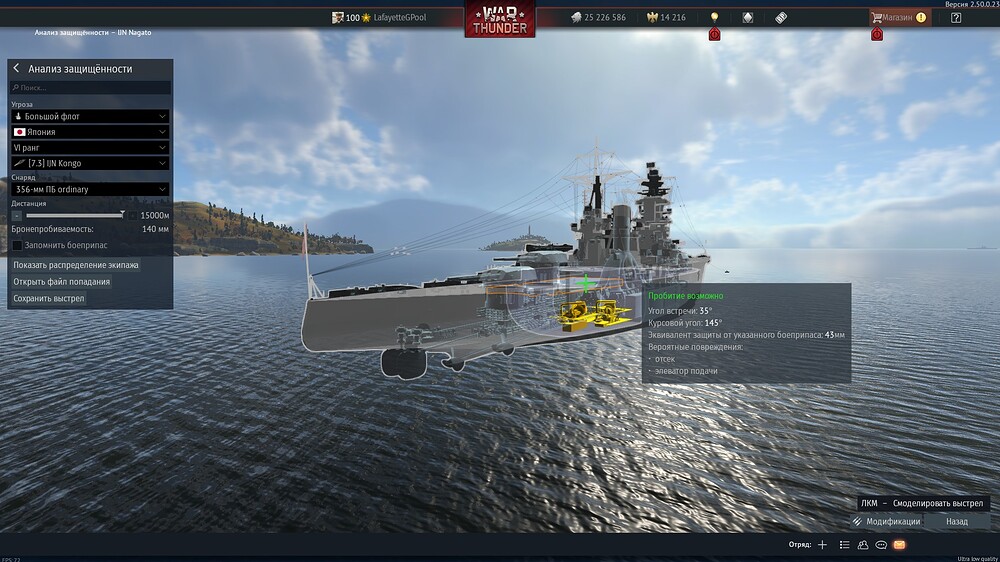Open the Япония nation dropdown
The height and width of the screenshot is (562, 1000).
click(90, 131)
